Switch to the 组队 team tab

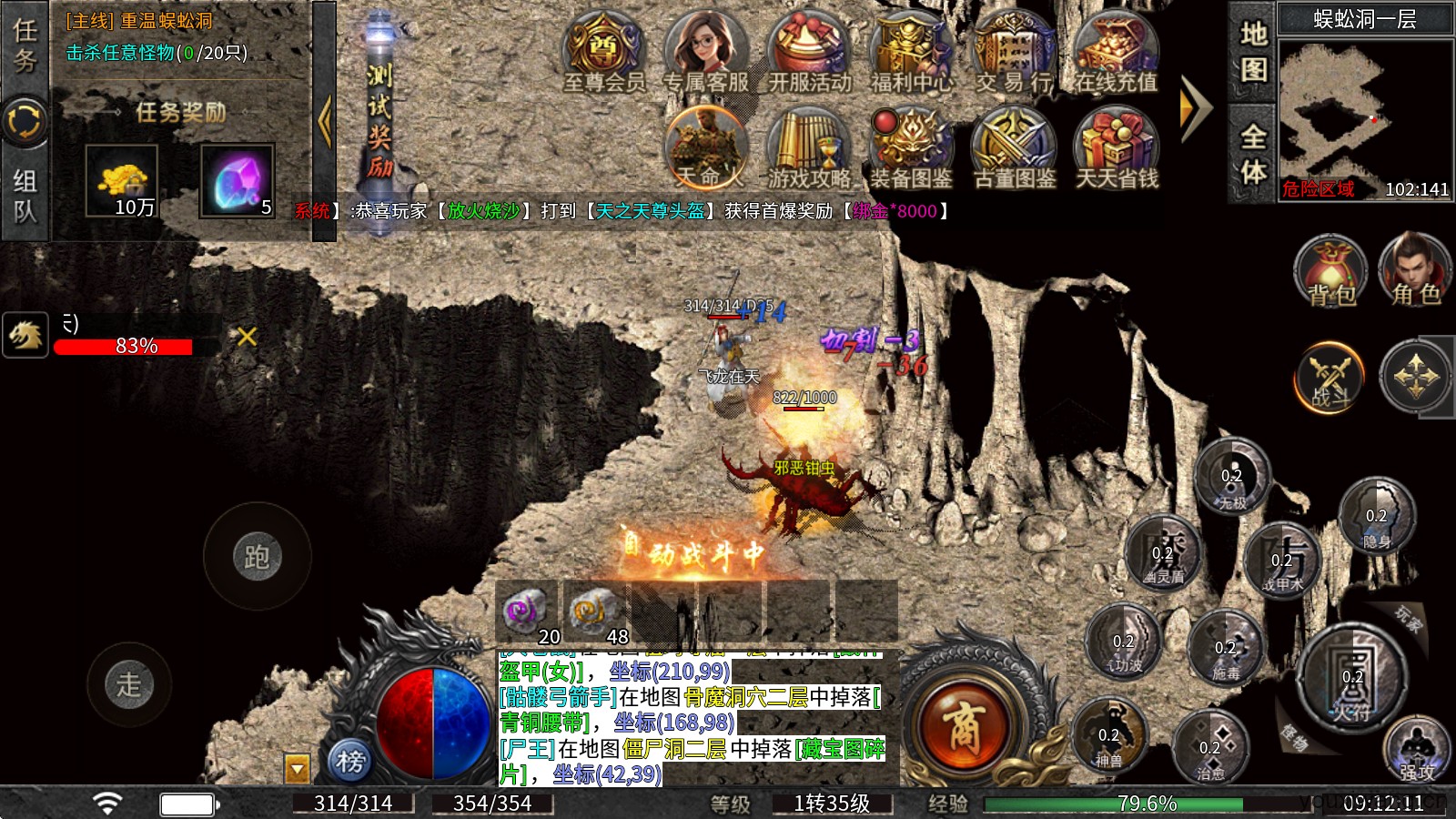(25, 195)
